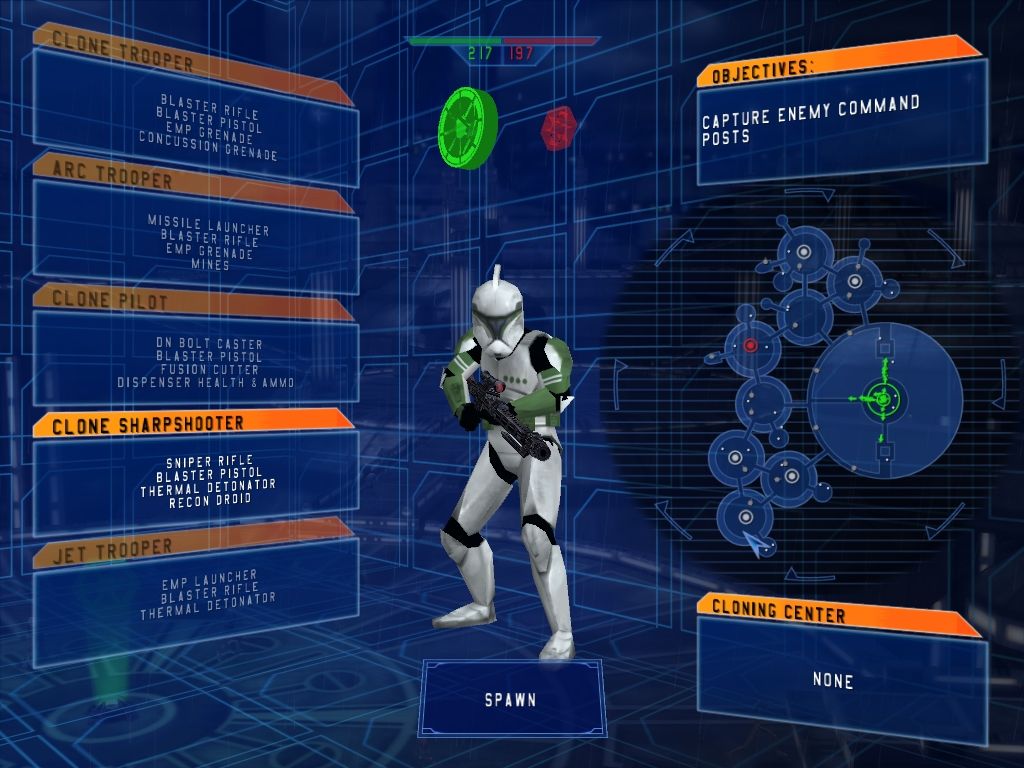Image resolution: width=1024 pixels, height=768 pixels.
Task: Click the red enemy command post marker
Action: pyautogui.click(x=750, y=345)
